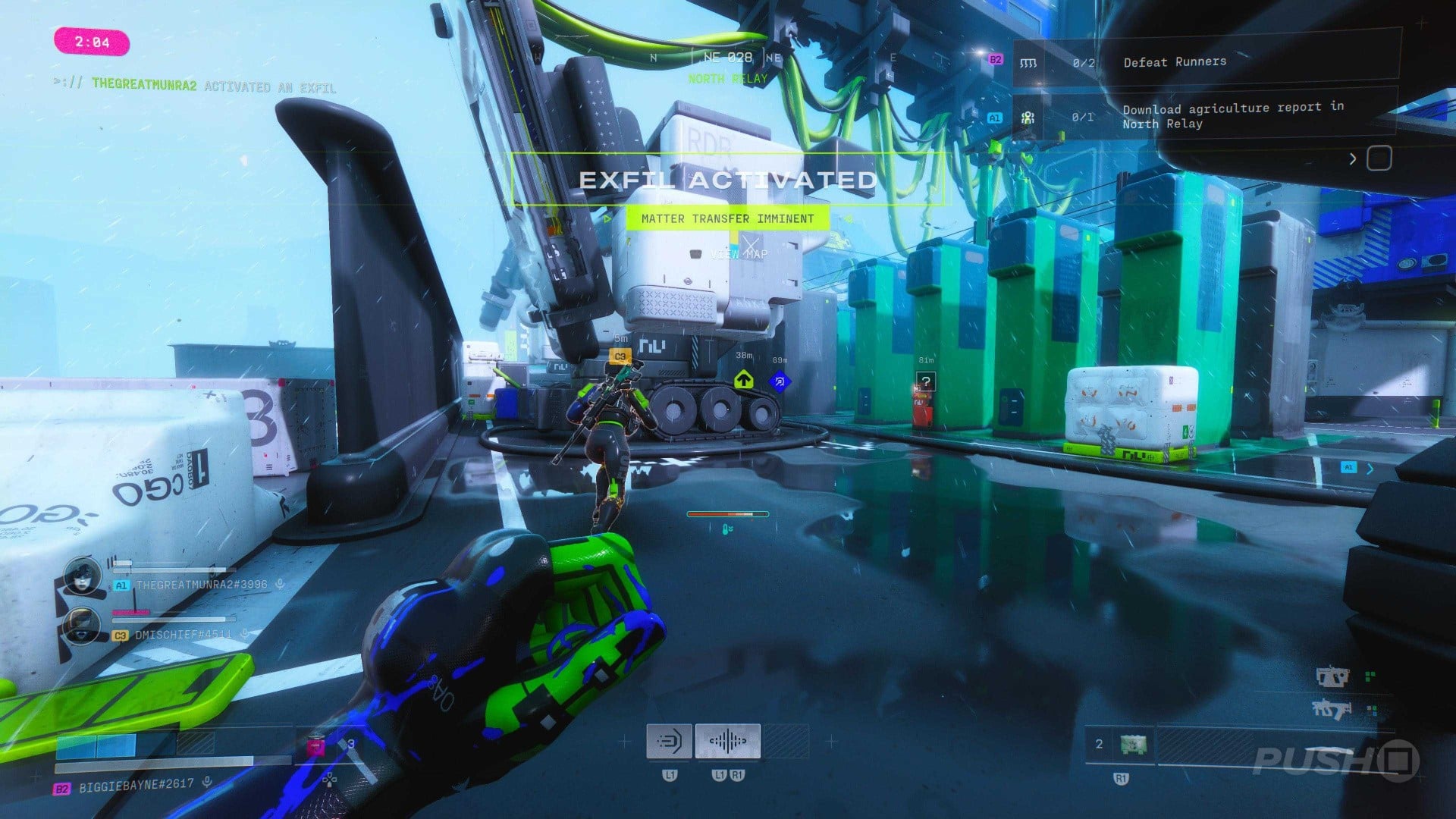Select the pink item slot icon
Image resolution: width=1456 pixels, height=819 pixels.
(315, 747)
